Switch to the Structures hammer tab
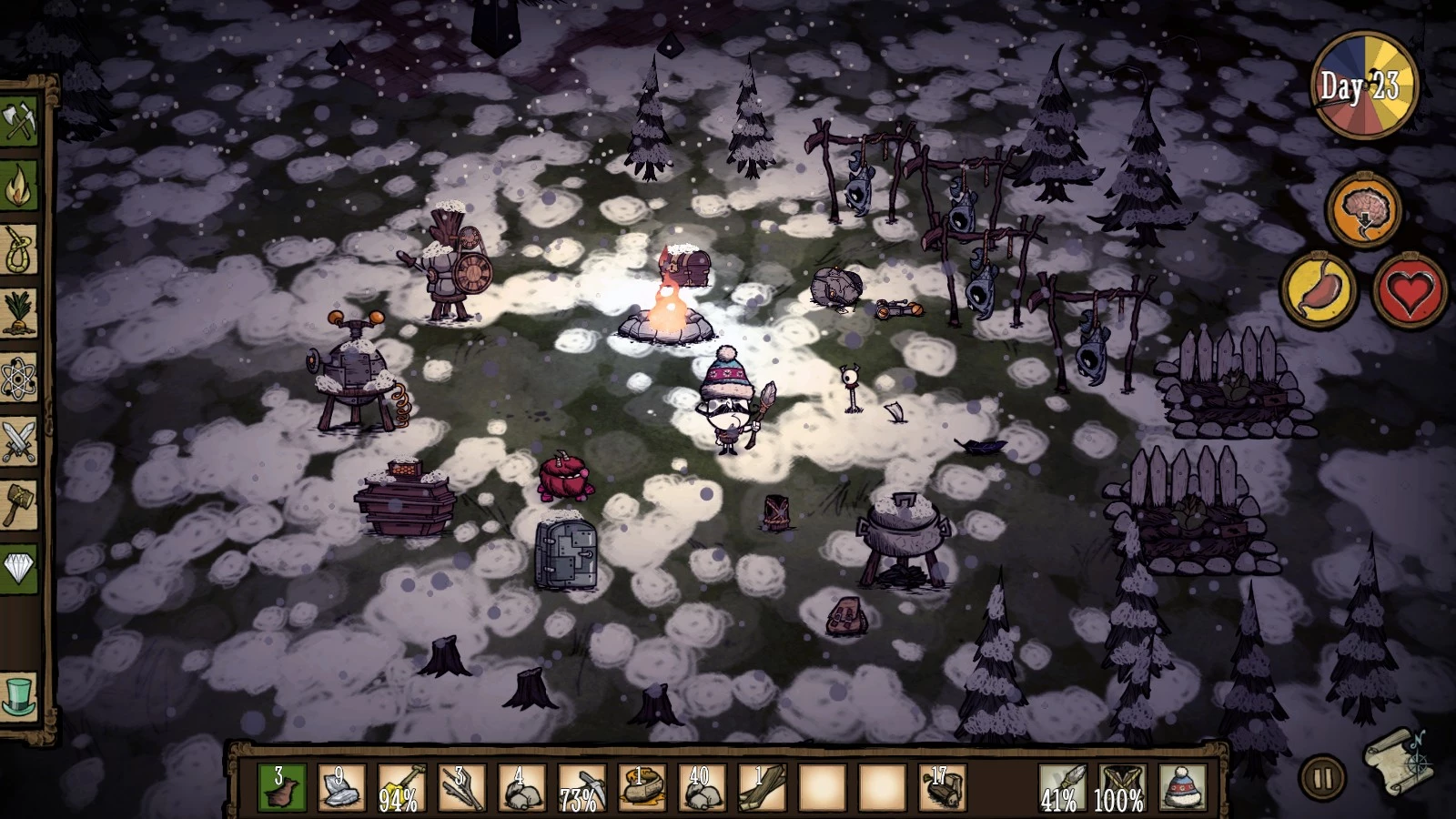 pyautogui.click(x=19, y=505)
